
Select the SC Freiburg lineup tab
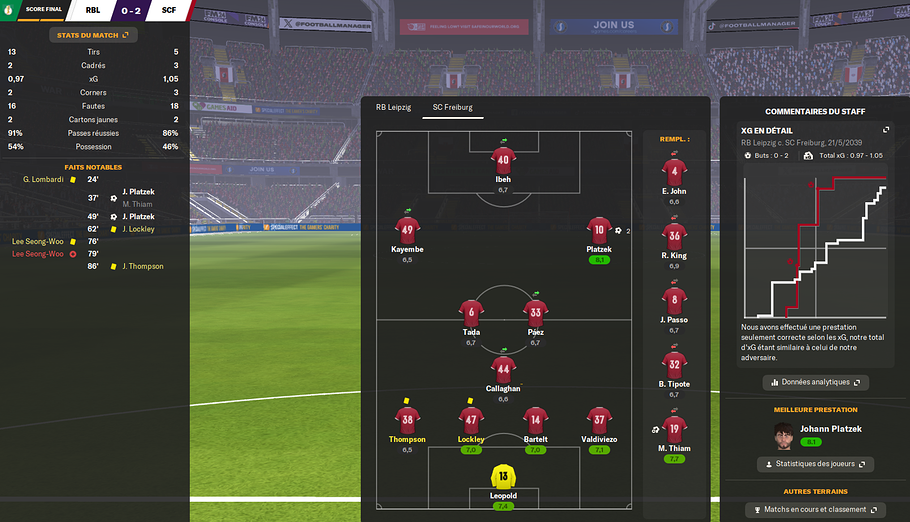452,107
